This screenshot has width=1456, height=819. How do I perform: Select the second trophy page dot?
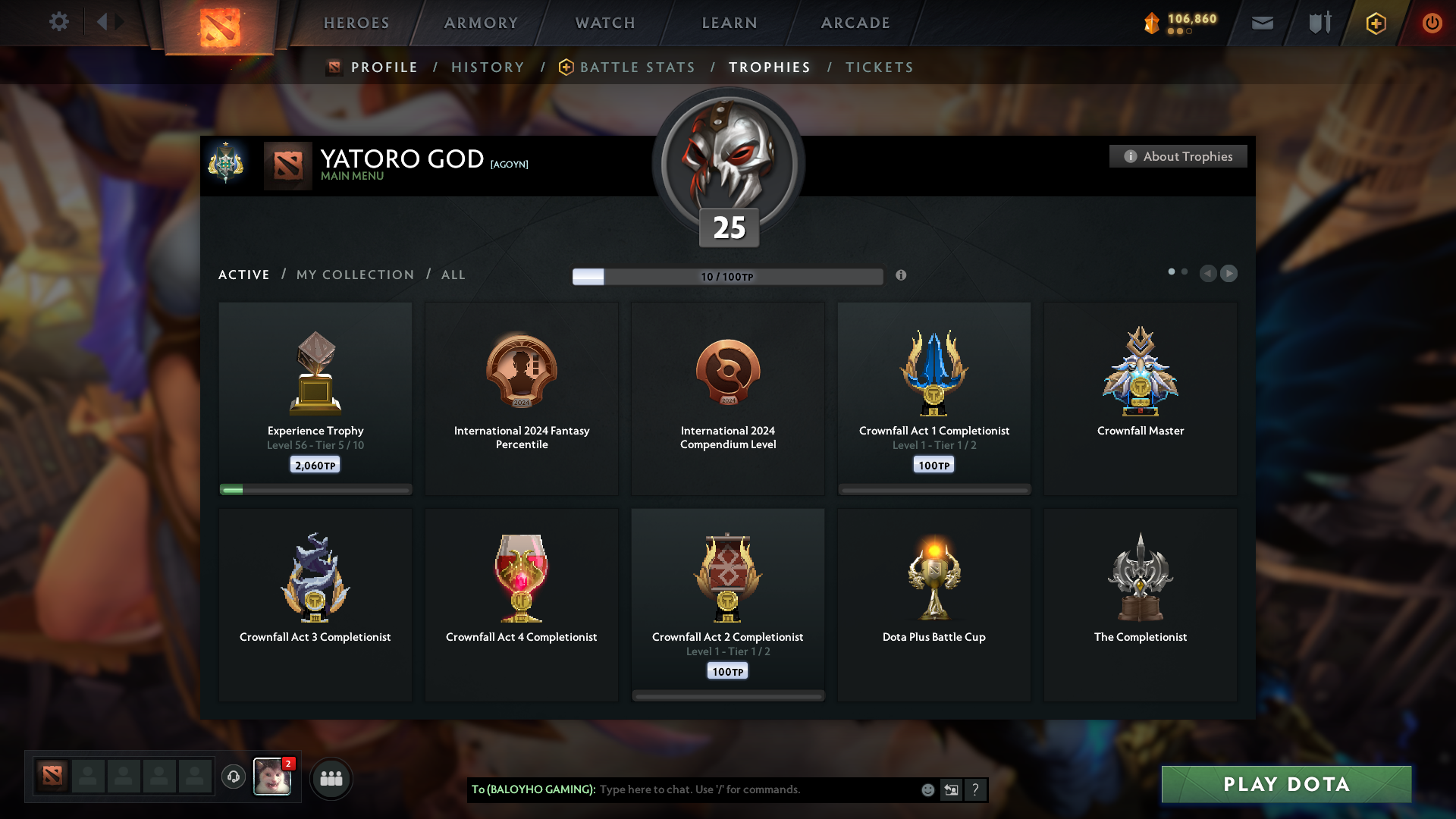click(1185, 270)
